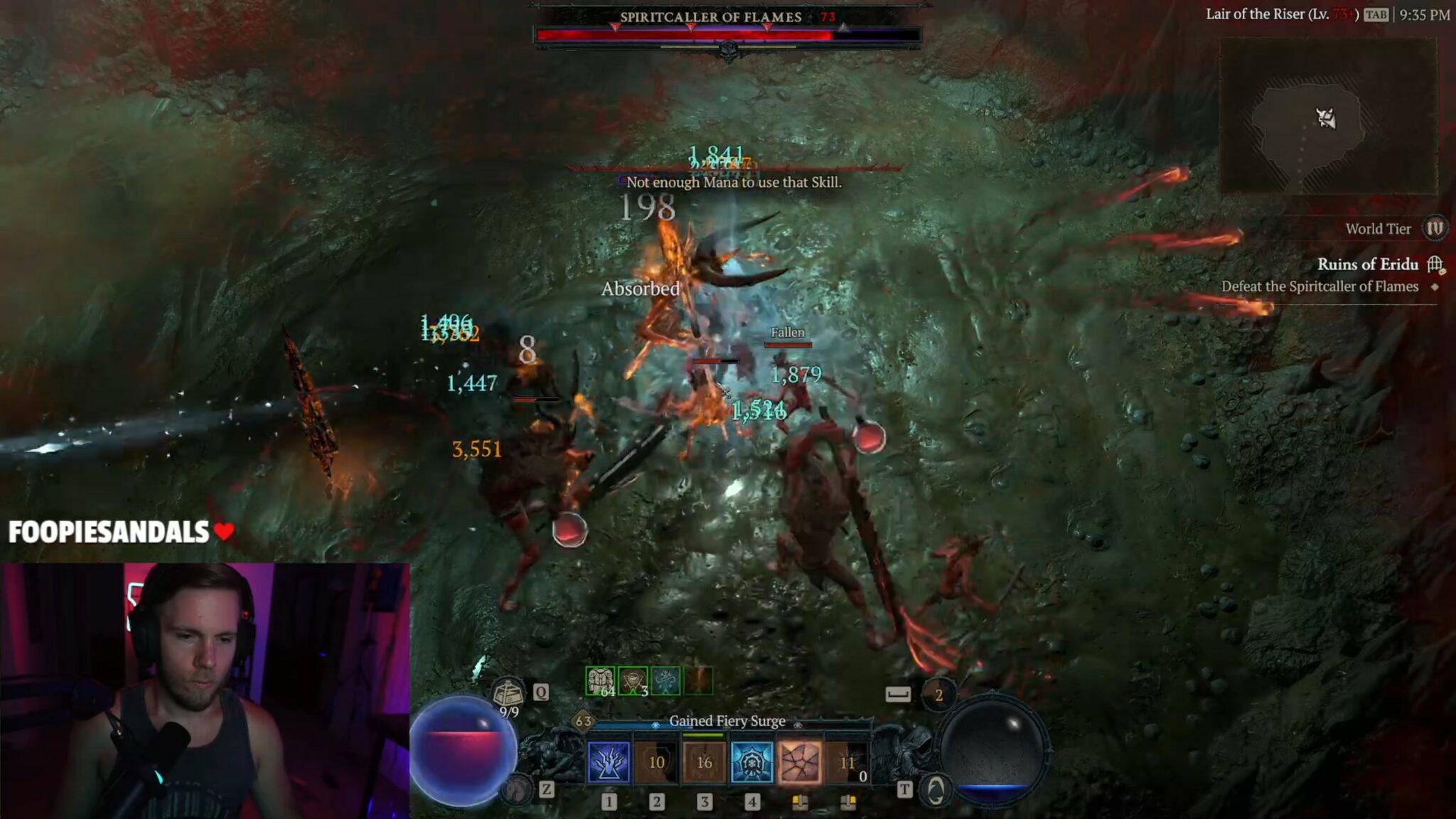The width and height of the screenshot is (1456, 819).
Task: Trigger the frost skill in slot 4
Action: [753, 761]
